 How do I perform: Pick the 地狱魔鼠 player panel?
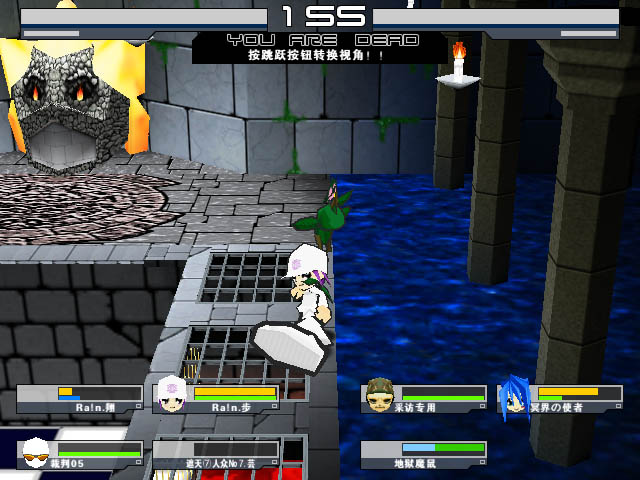(424, 455)
